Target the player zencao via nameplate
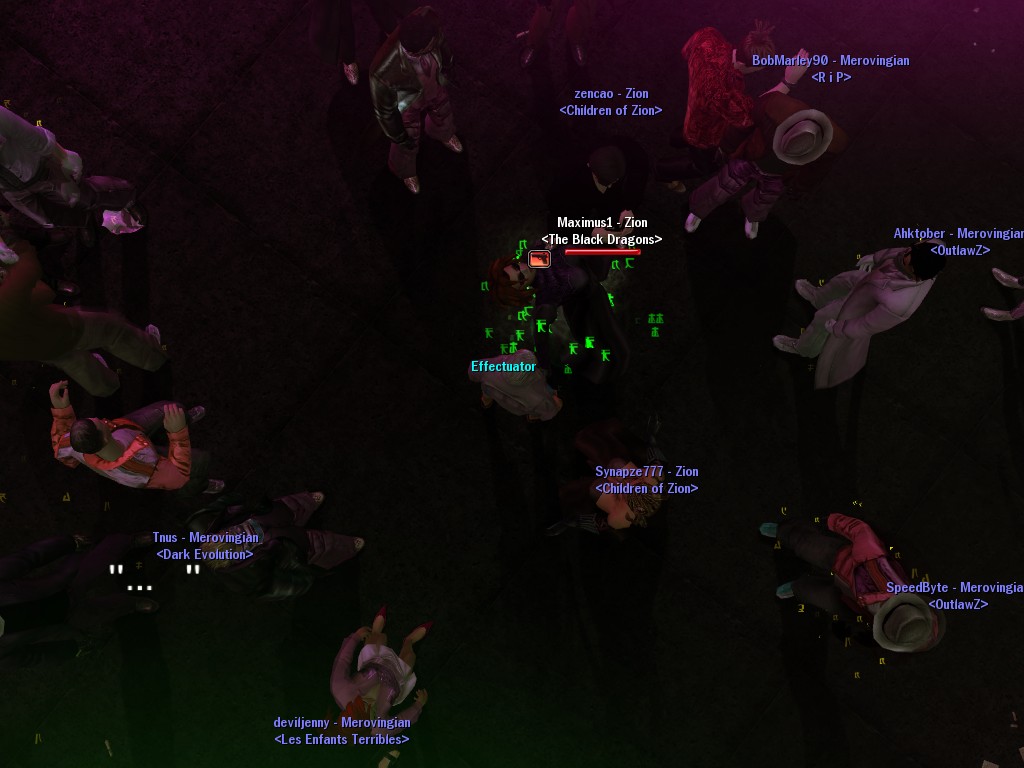The width and height of the screenshot is (1024, 768). coord(611,94)
